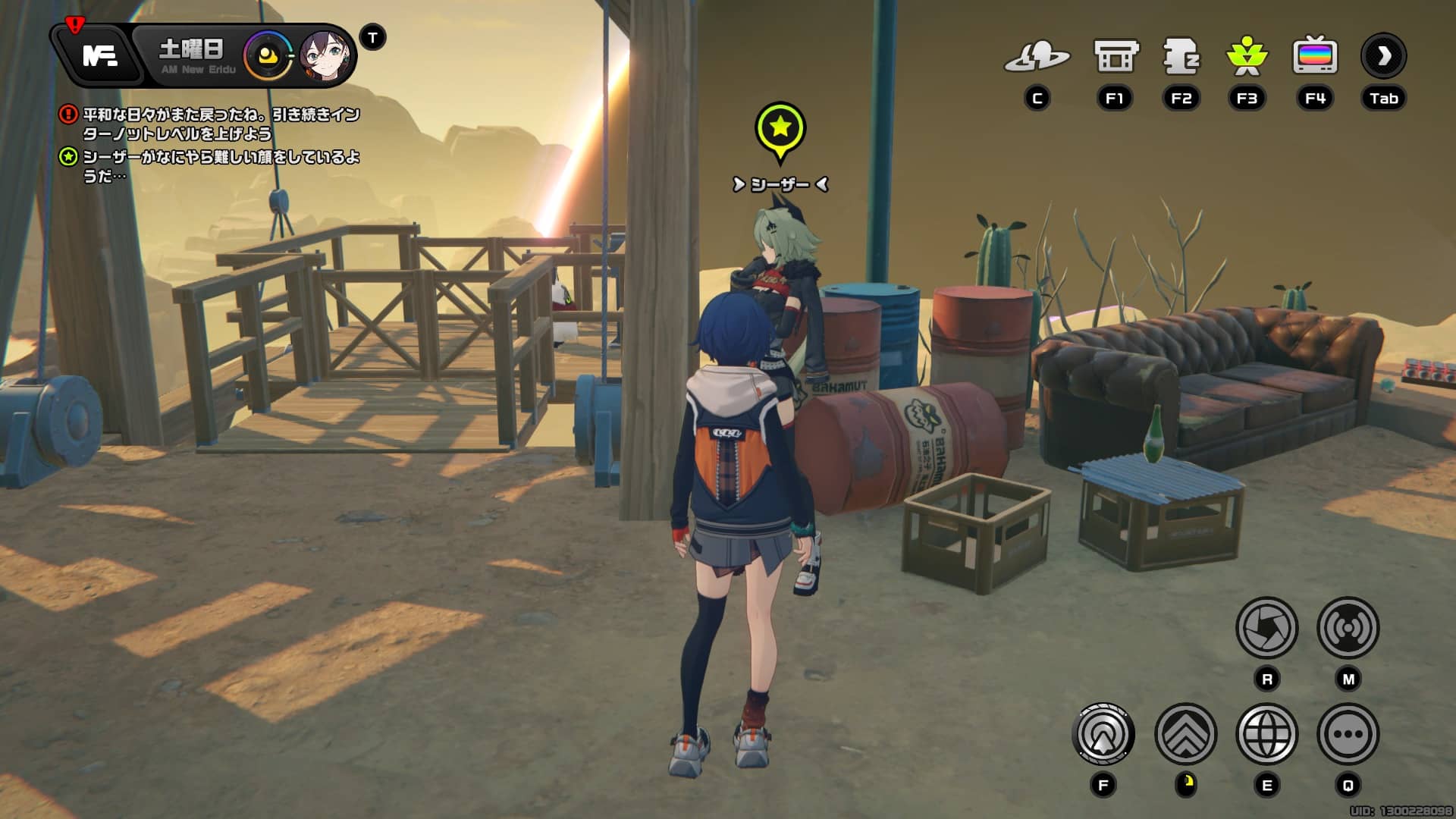This screenshot has width=1456, height=819.
Task: Open the camera shutter photo mode
Action: (x=1266, y=628)
